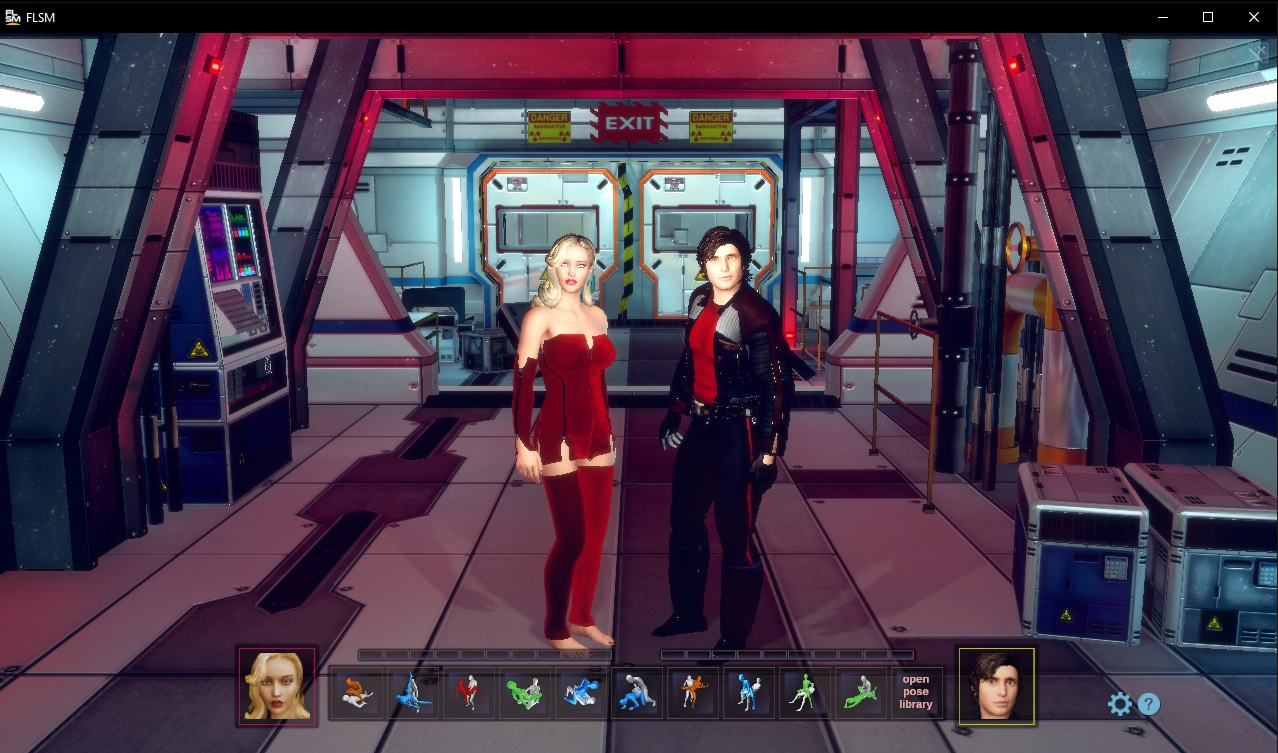Open settings via the gear icon
1278x753 pixels.
(x=1120, y=704)
